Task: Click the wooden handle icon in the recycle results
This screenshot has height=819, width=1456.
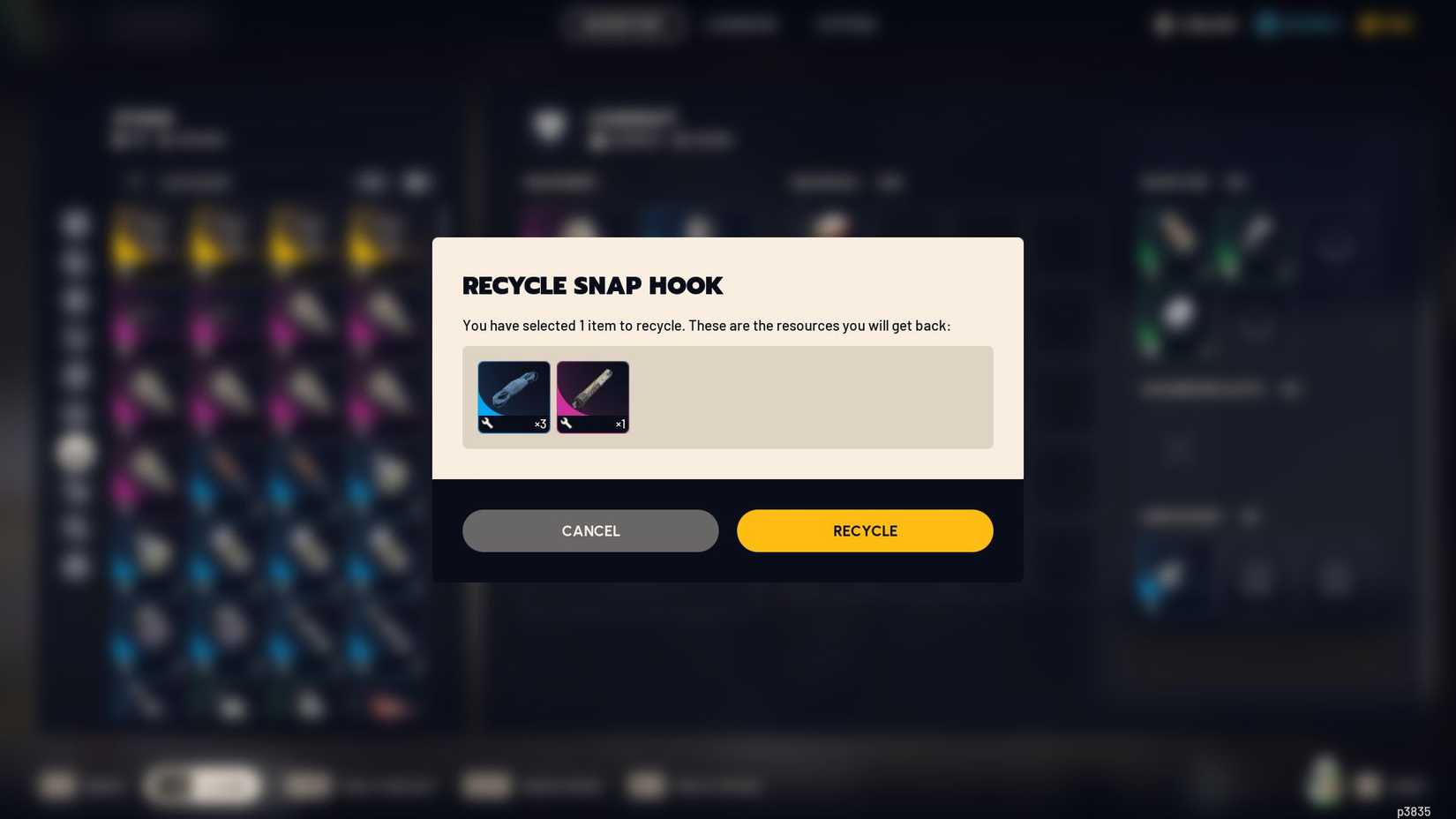Action: [x=592, y=393]
